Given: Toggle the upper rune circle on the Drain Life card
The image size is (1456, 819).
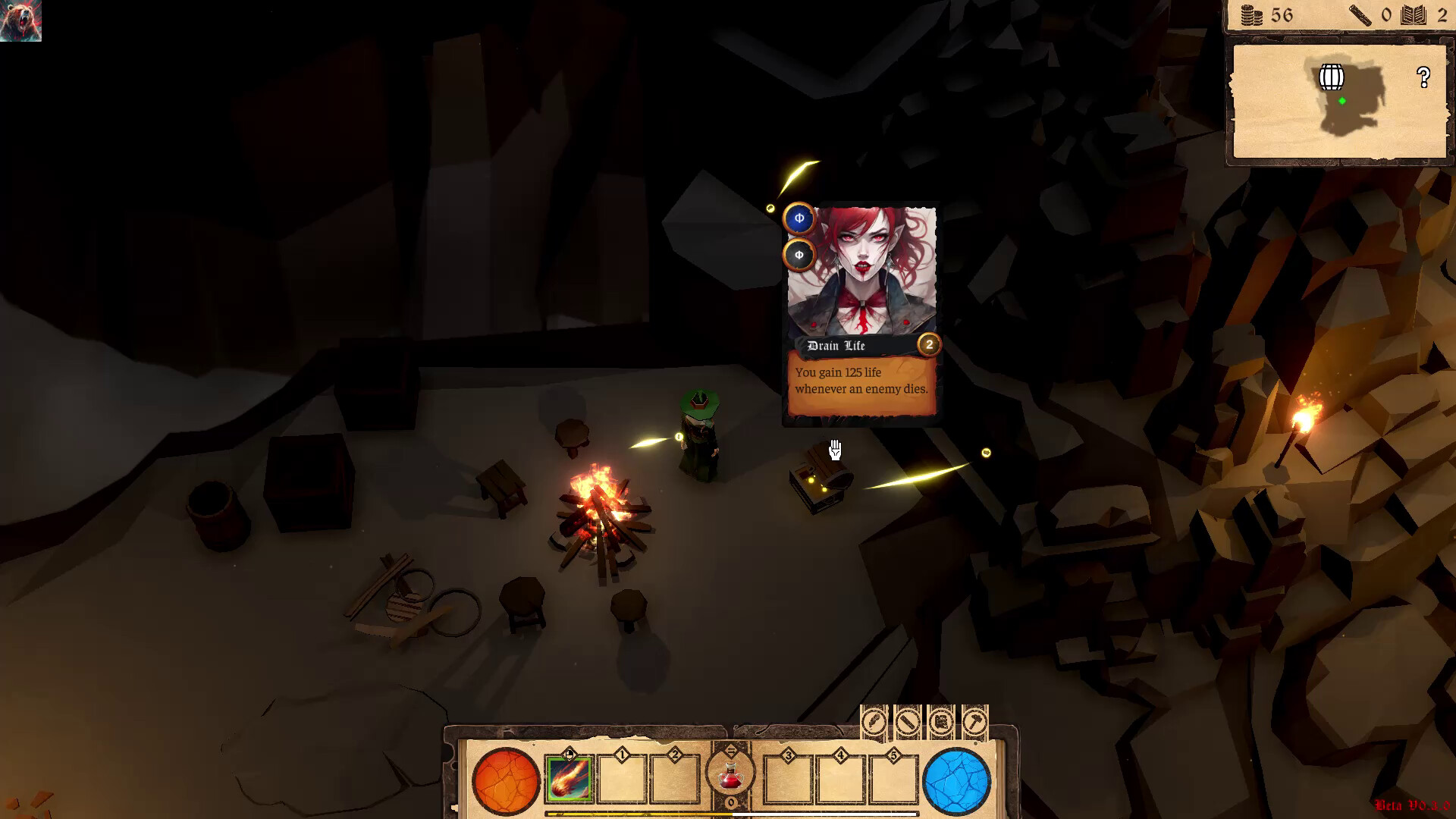Looking at the screenshot, I should 798,218.
